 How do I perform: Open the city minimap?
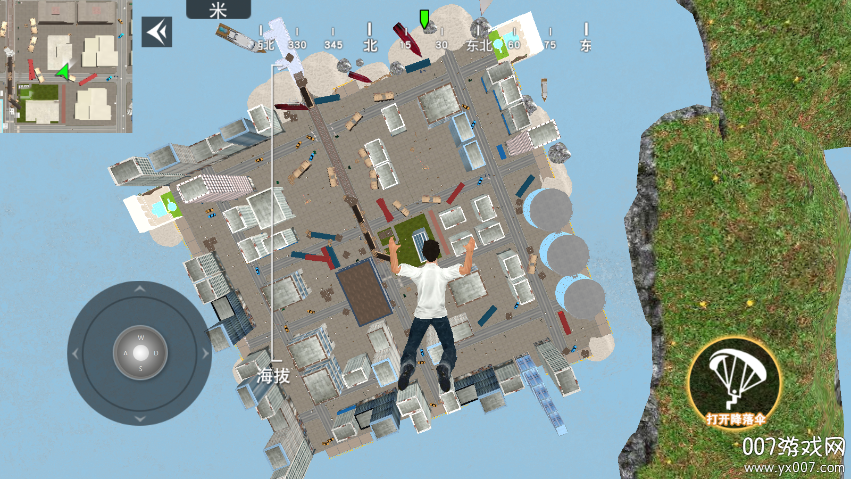(x=66, y=66)
